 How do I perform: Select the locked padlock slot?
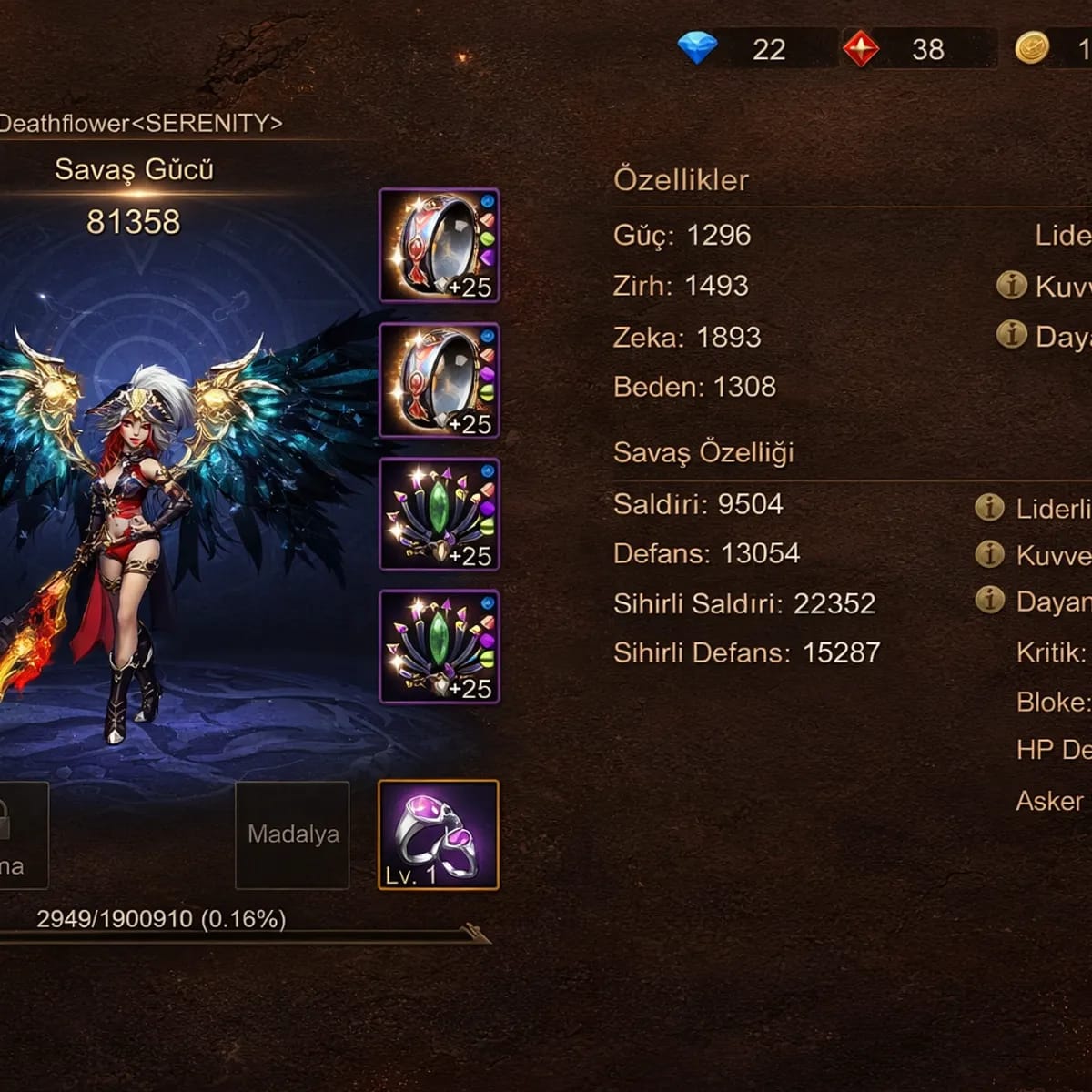[x=18, y=834]
